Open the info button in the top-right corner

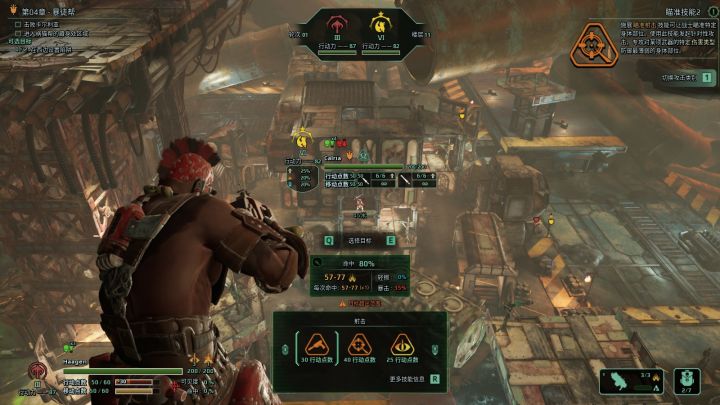(x=713, y=11)
